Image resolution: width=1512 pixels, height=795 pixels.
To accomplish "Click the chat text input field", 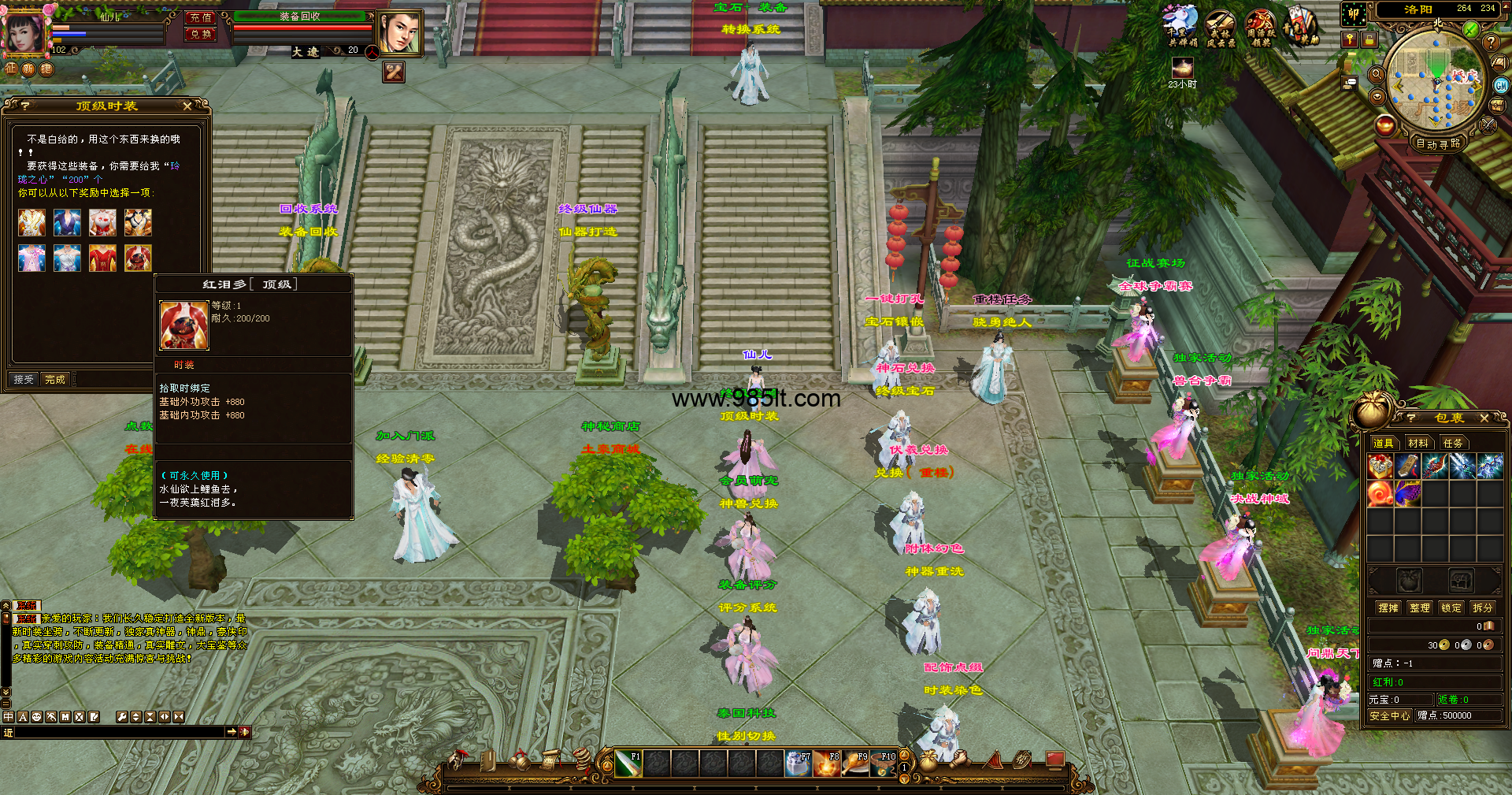I will click(x=118, y=733).
